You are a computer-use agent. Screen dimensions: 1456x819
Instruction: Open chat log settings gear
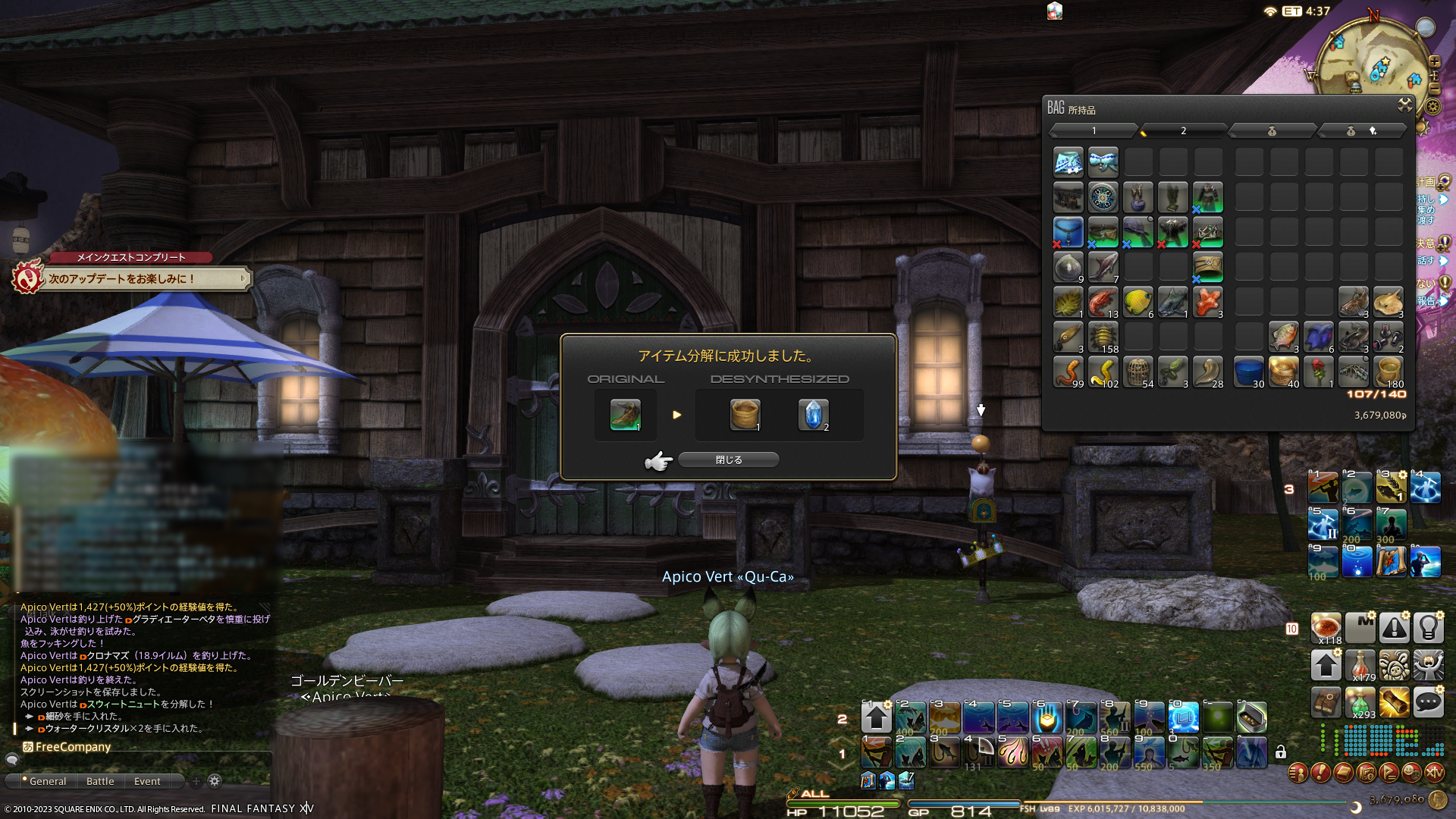click(215, 781)
